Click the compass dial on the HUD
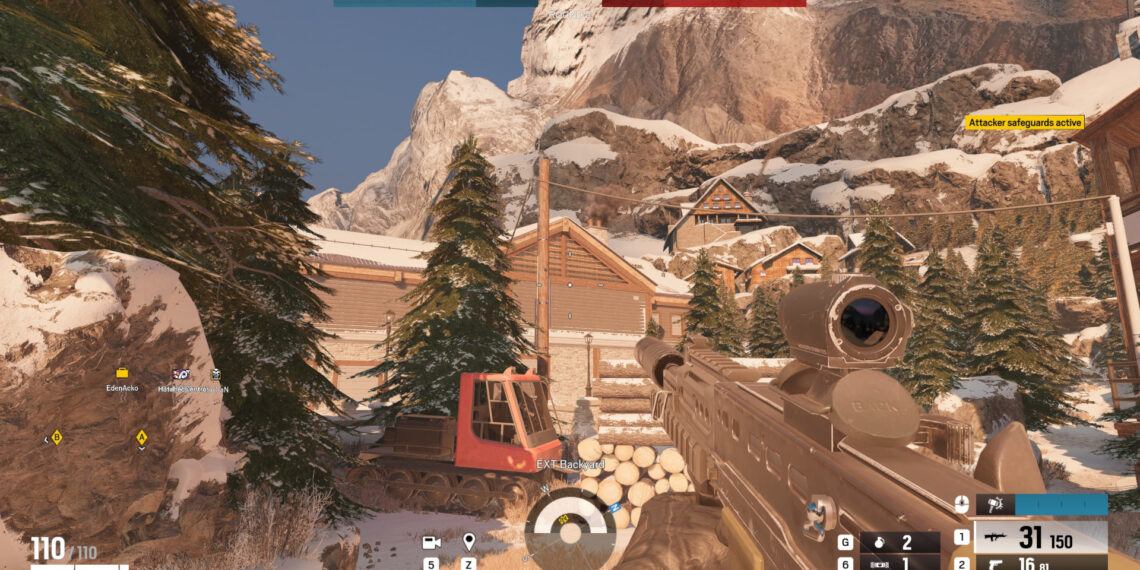 (570, 526)
